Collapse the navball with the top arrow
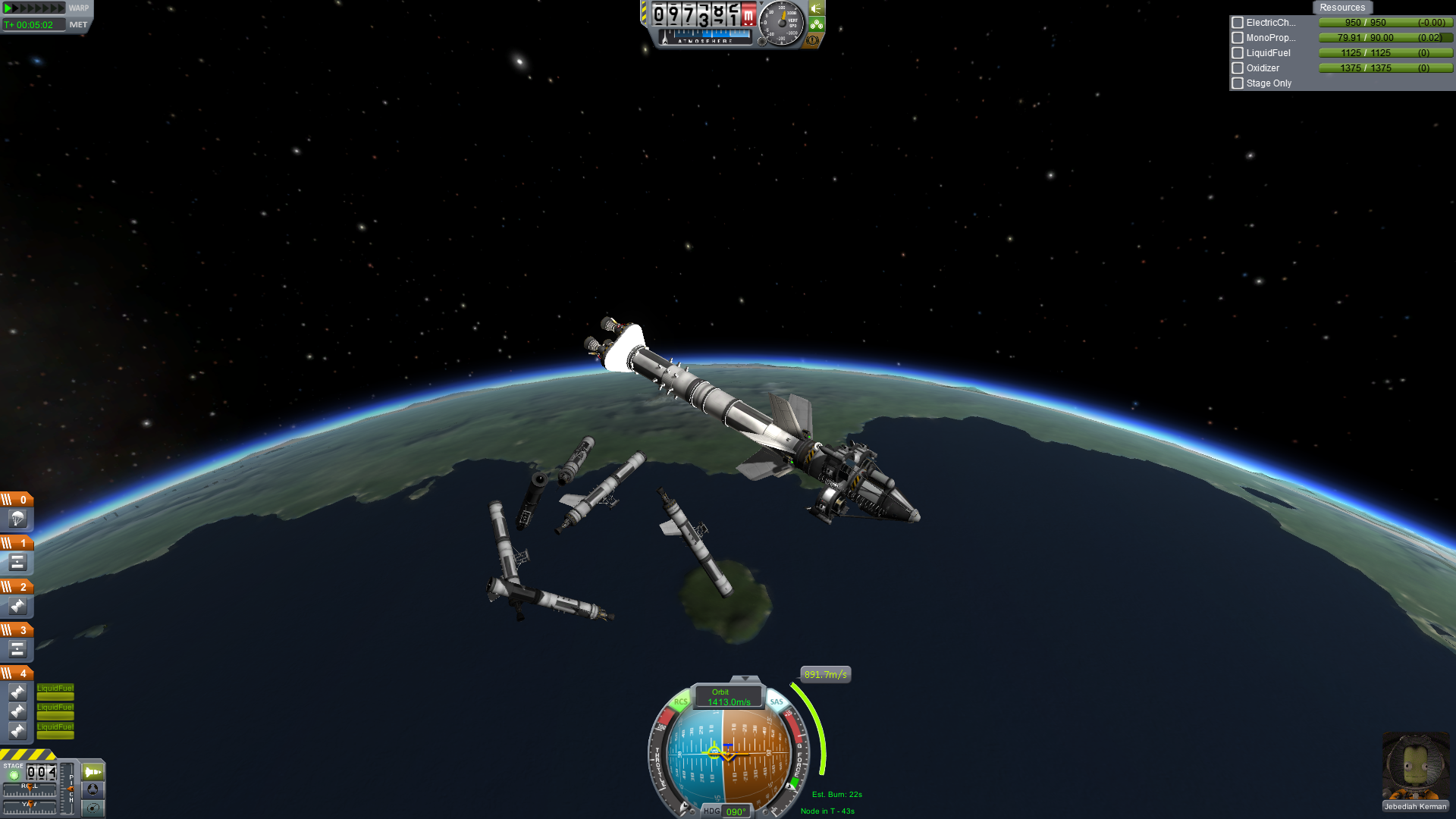The width and height of the screenshot is (1456, 819). pyautogui.click(x=745, y=679)
